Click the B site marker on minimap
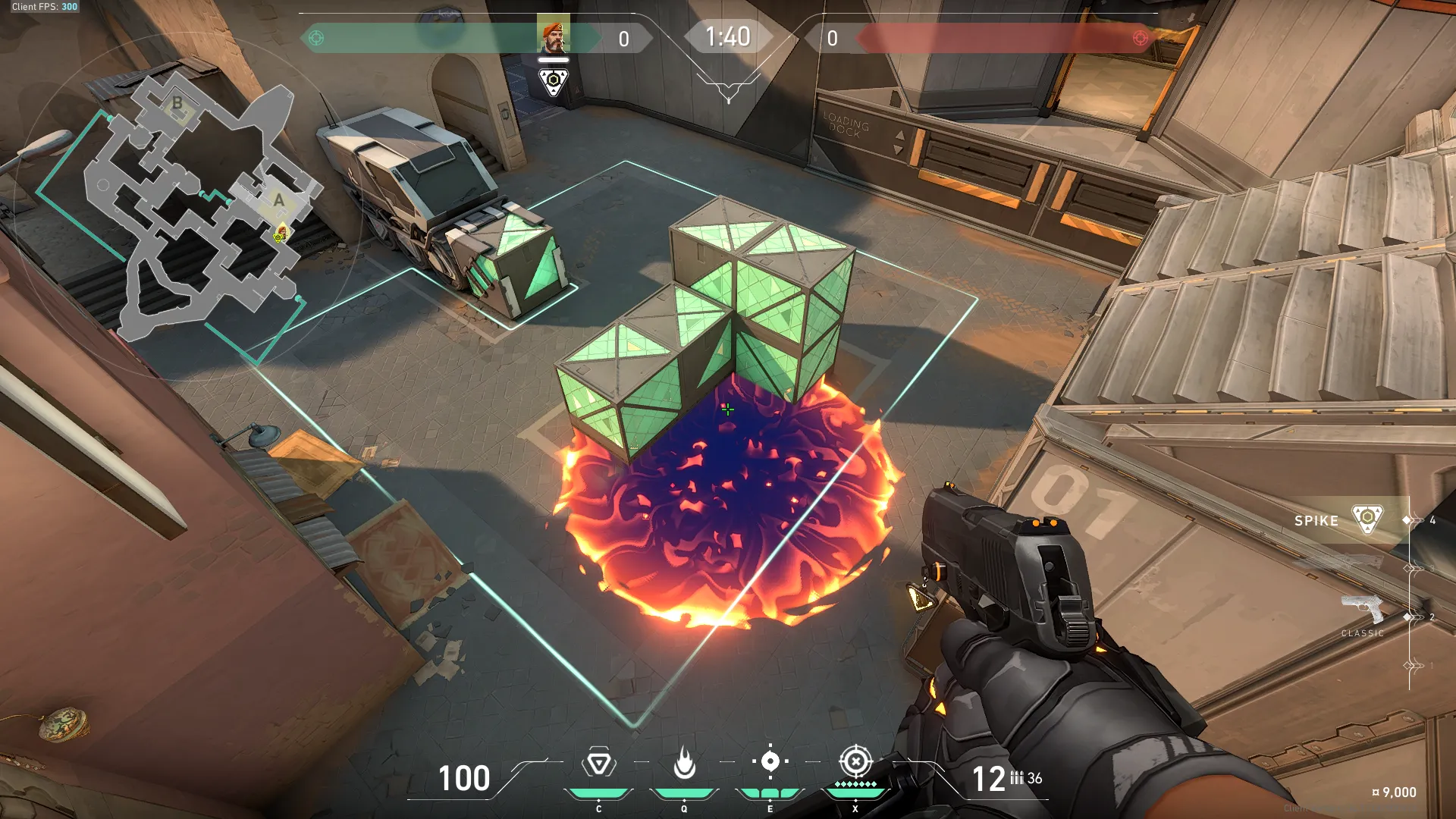The height and width of the screenshot is (819, 1456). 177,103
